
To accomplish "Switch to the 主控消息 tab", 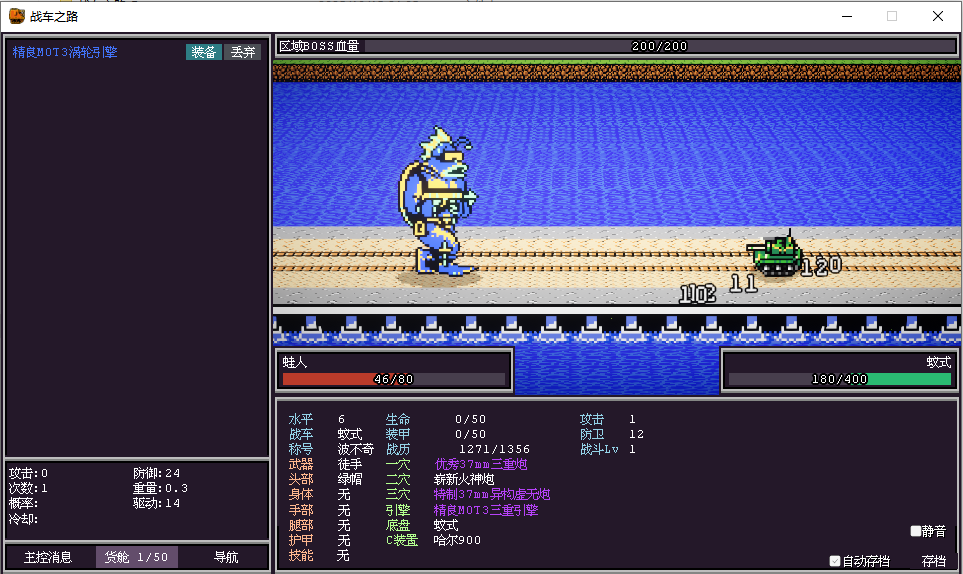I will point(48,557).
